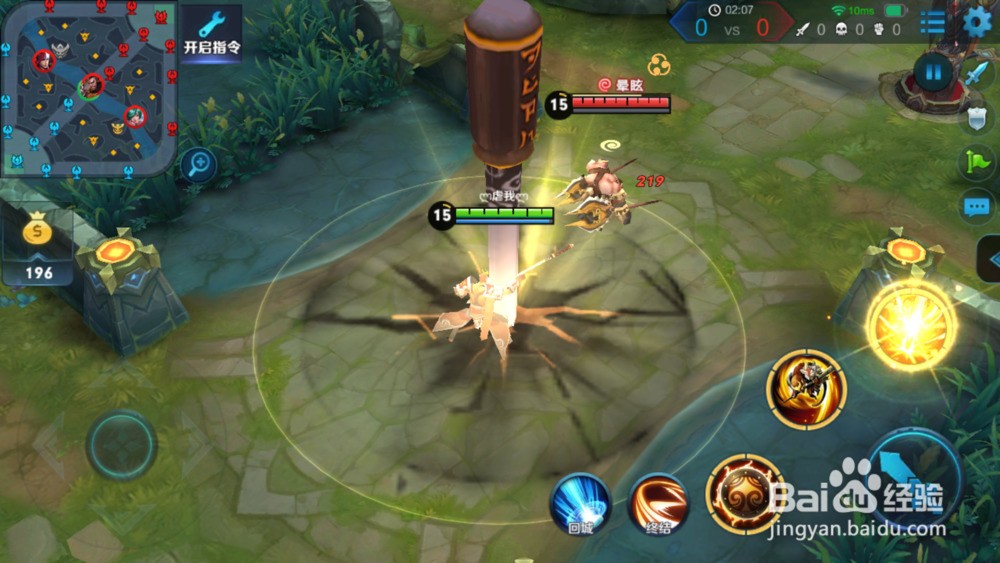
Task: Use the virtual movement joystick
Action: (x=121, y=444)
